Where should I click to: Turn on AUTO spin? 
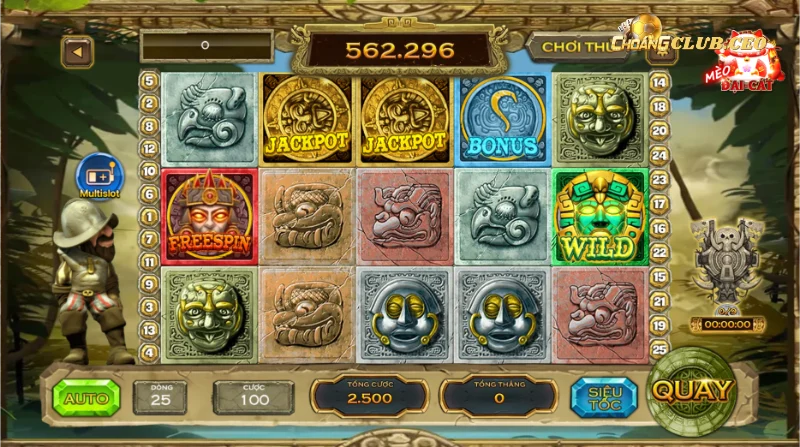click(x=86, y=398)
